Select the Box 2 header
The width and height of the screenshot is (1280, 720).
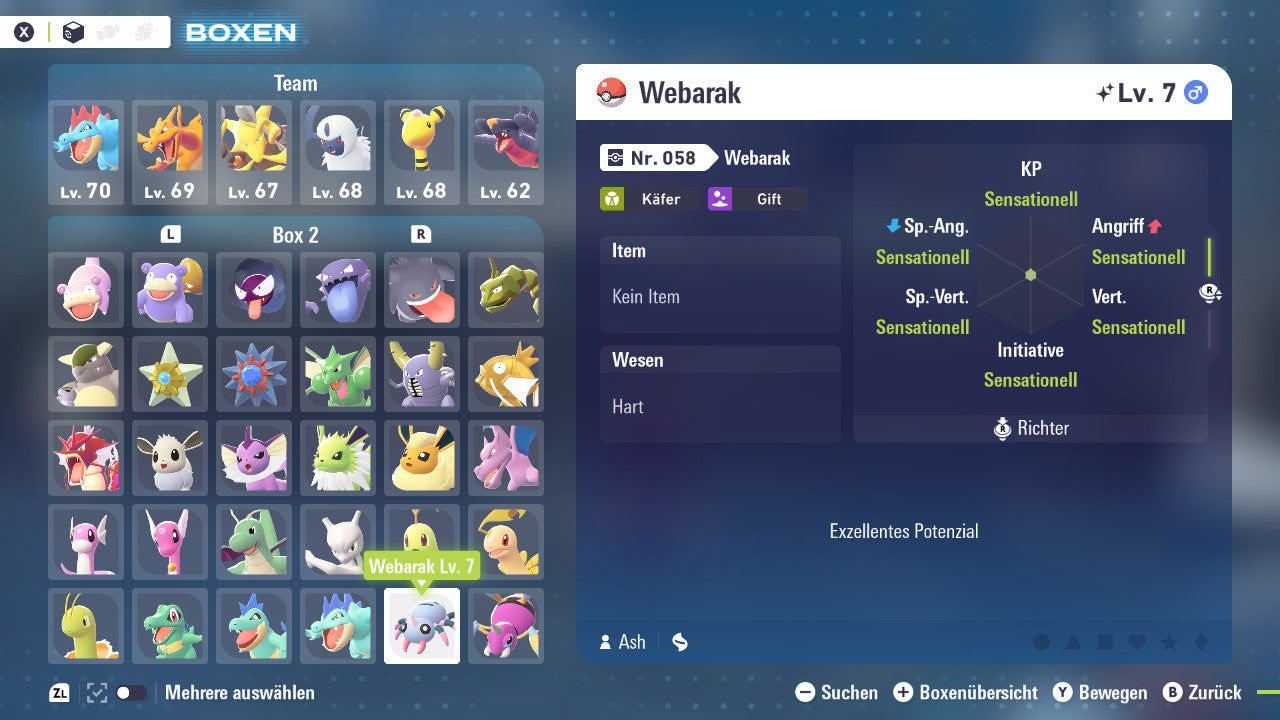click(x=296, y=235)
